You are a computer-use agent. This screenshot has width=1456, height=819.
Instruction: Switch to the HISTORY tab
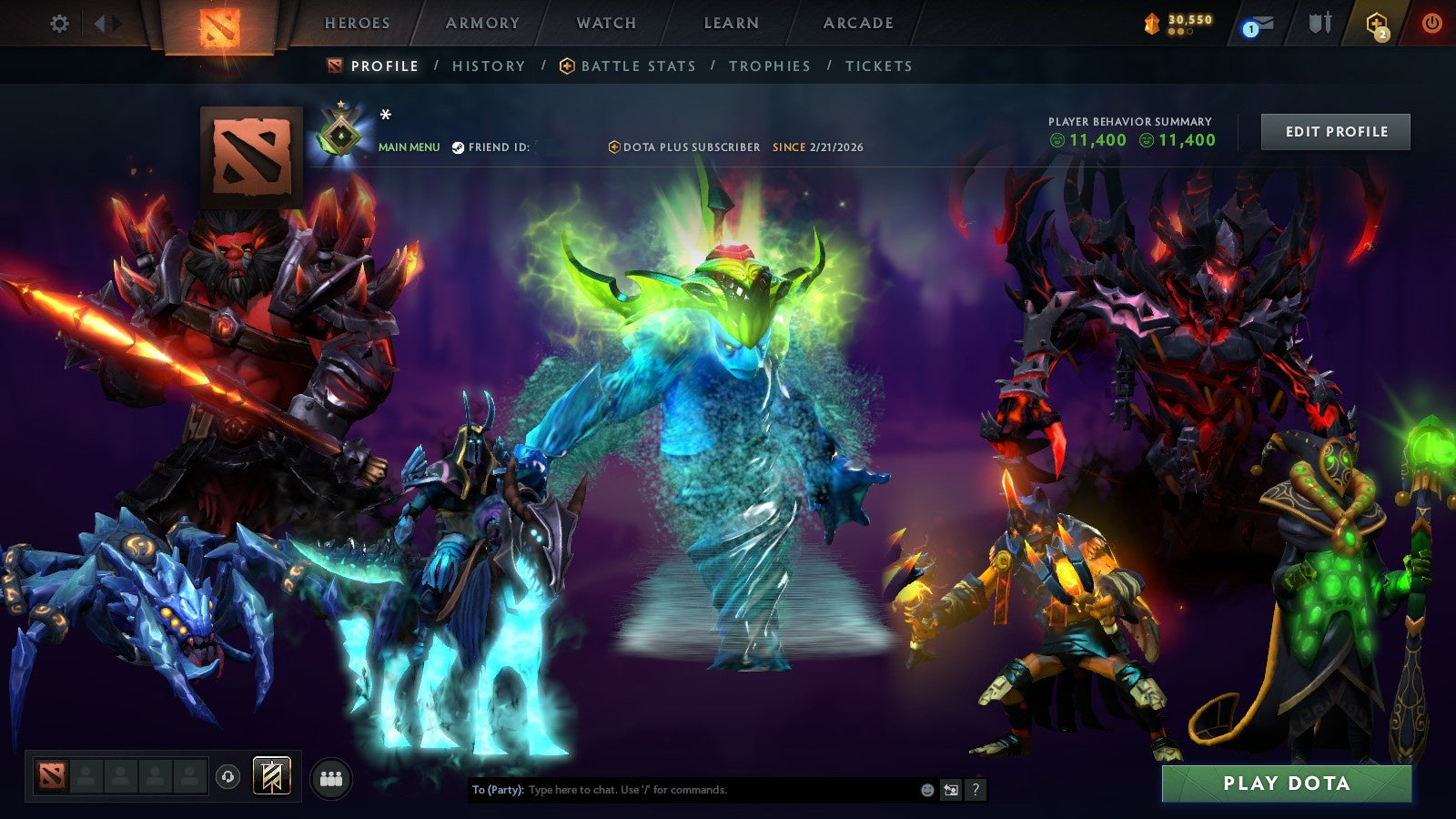tap(488, 66)
